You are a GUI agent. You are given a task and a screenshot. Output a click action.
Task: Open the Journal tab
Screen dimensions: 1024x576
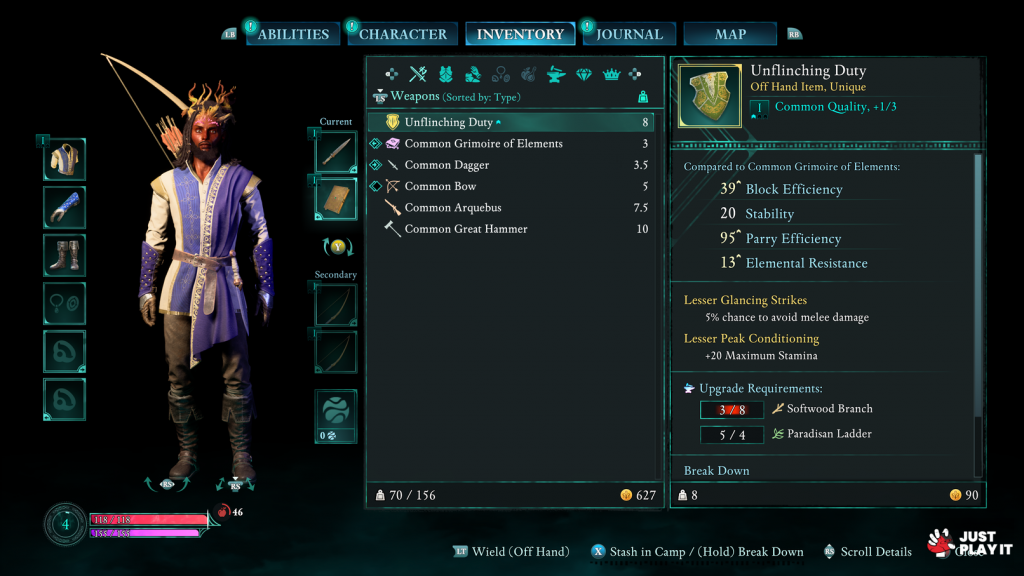click(x=629, y=34)
